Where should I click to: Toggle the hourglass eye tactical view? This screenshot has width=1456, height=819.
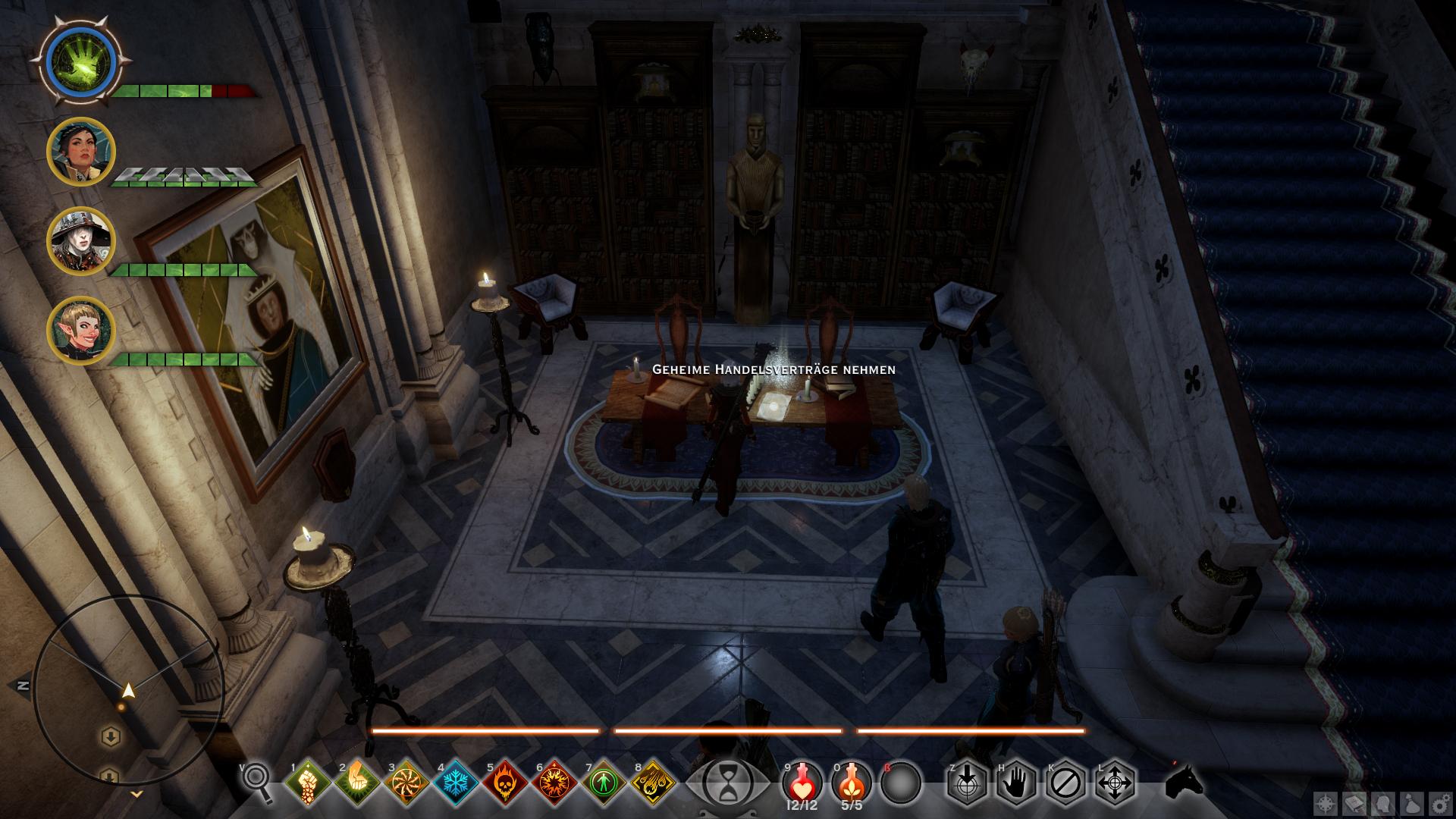point(727,783)
